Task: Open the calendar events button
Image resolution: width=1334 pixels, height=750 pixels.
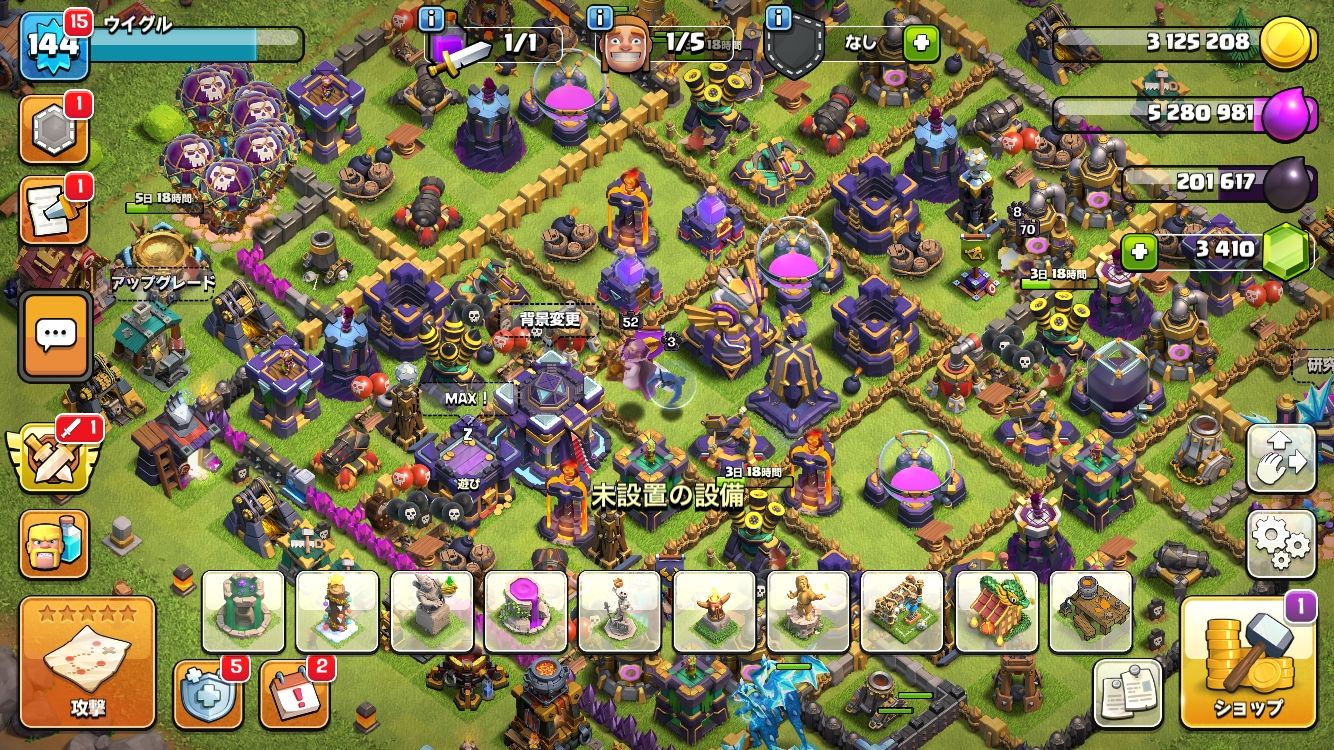Action: 292,692
